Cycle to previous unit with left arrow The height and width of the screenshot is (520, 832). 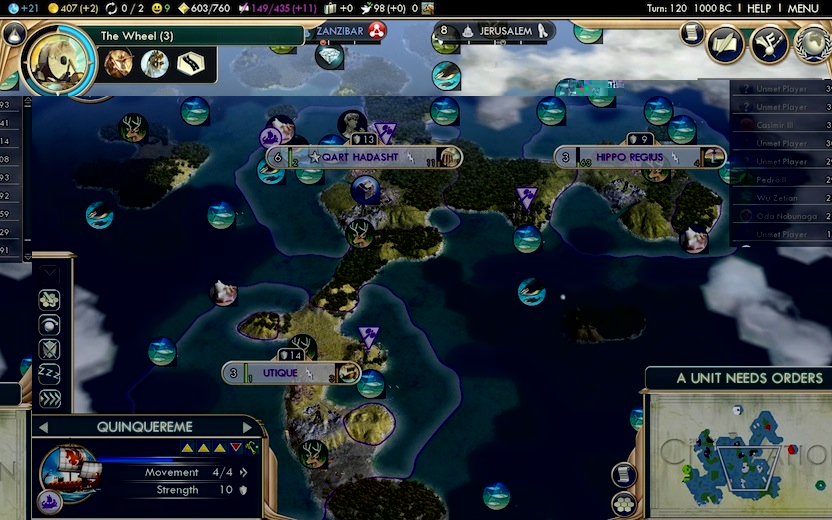43,427
